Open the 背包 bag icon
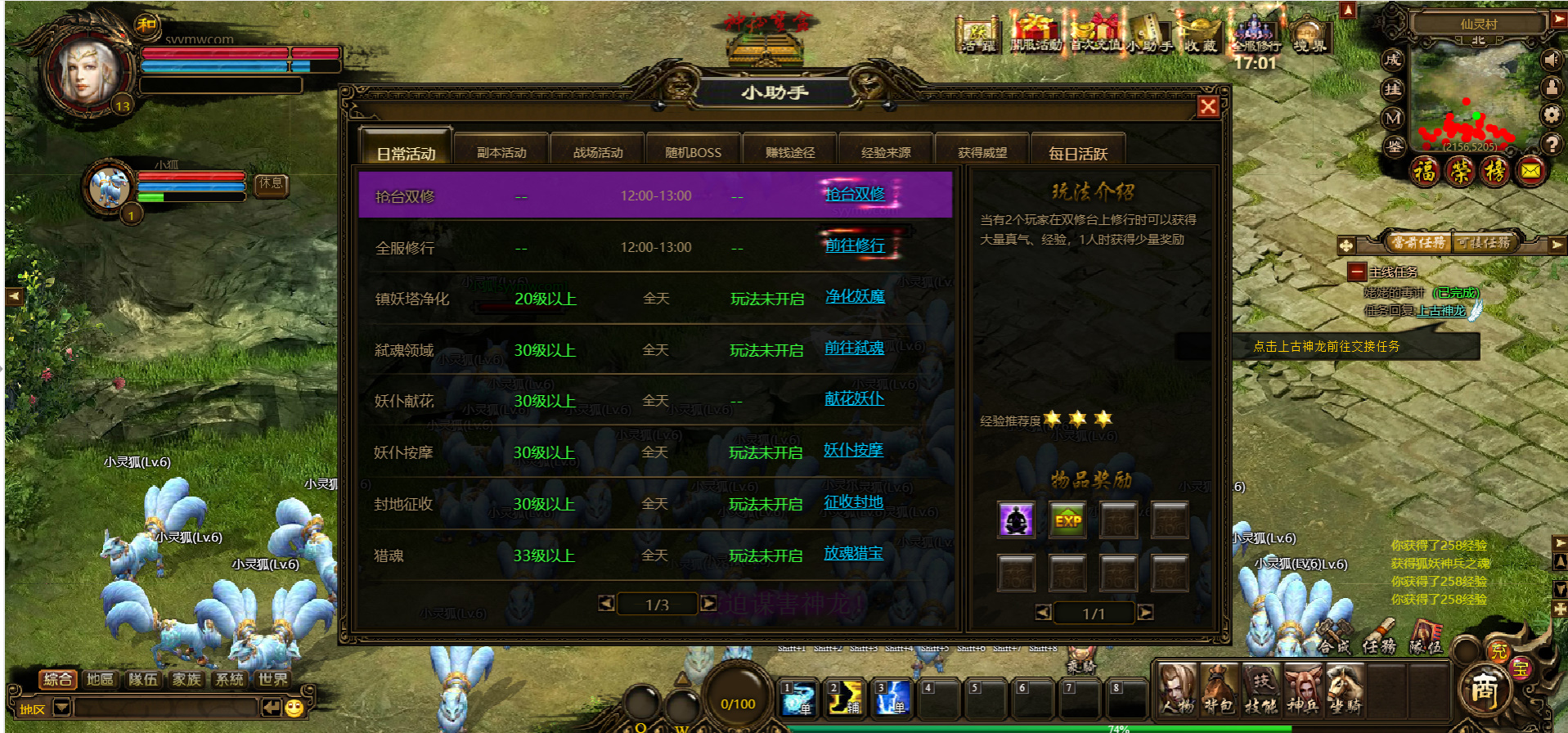The height and width of the screenshot is (733, 1568). (x=1219, y=689)
